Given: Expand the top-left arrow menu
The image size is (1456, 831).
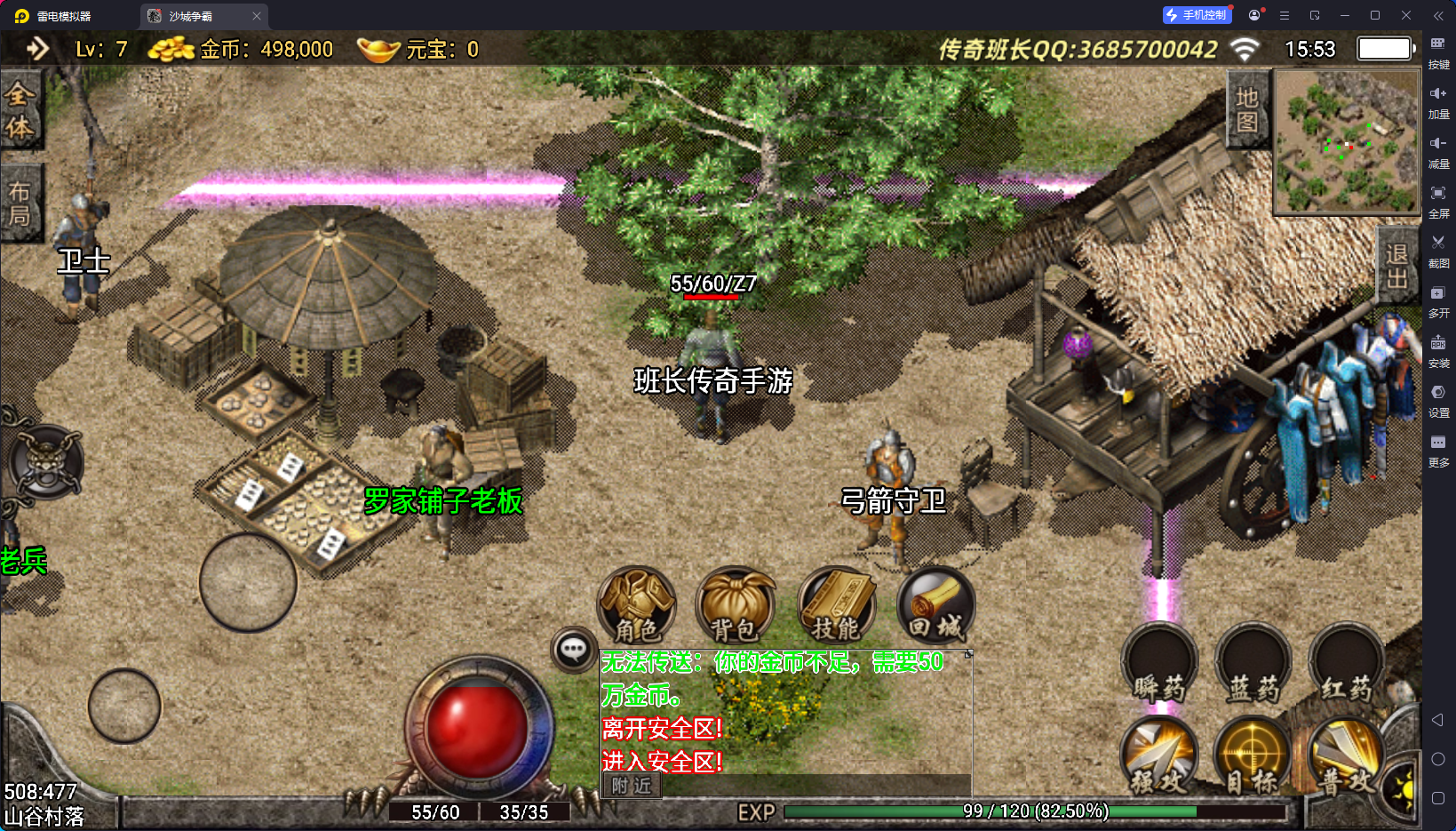Looking at the screenshot, I should (x=37, y=48).
